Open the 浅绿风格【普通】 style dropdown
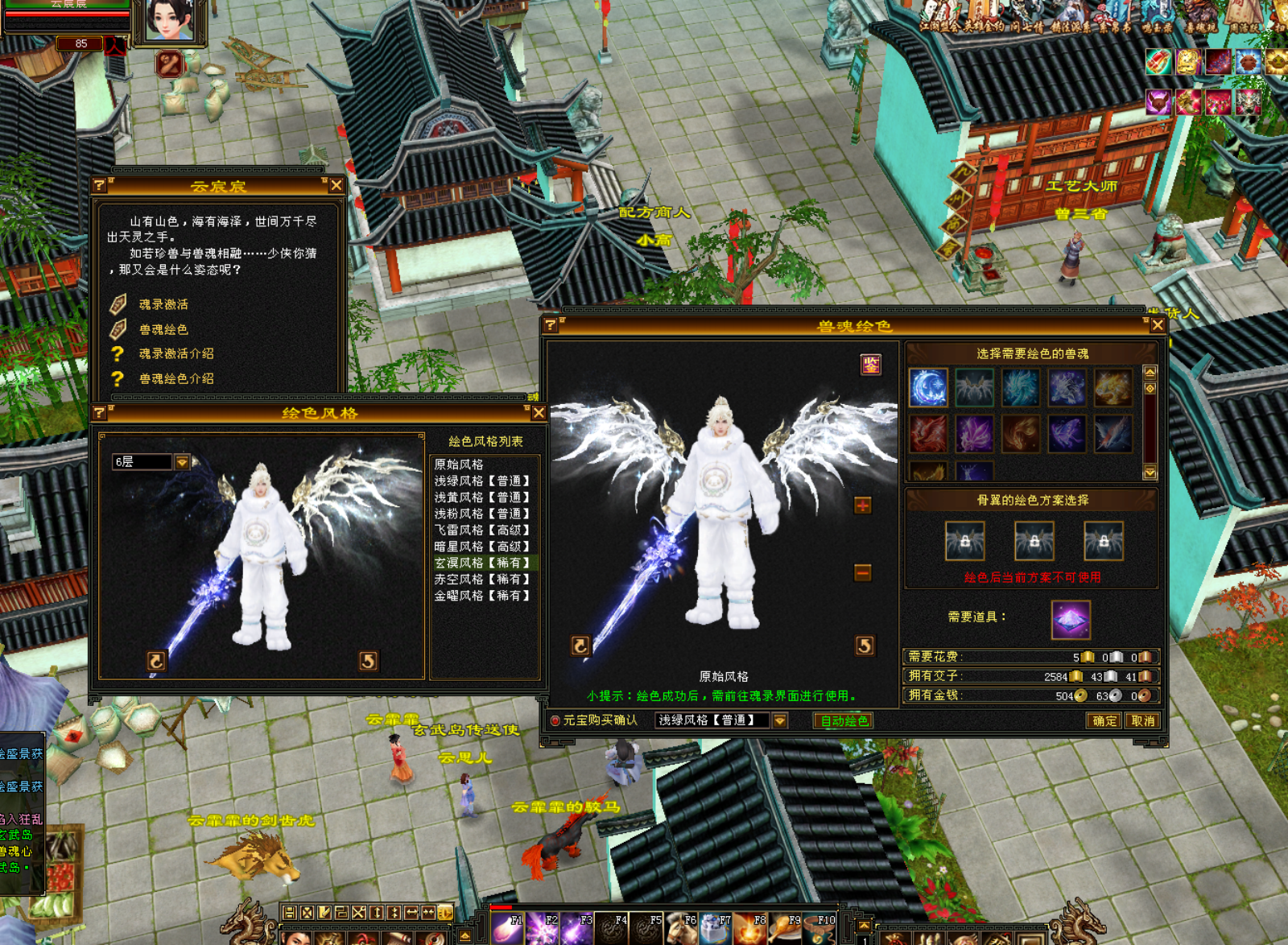The width and height of the screenshot is (1288, 945). point(779,720)
